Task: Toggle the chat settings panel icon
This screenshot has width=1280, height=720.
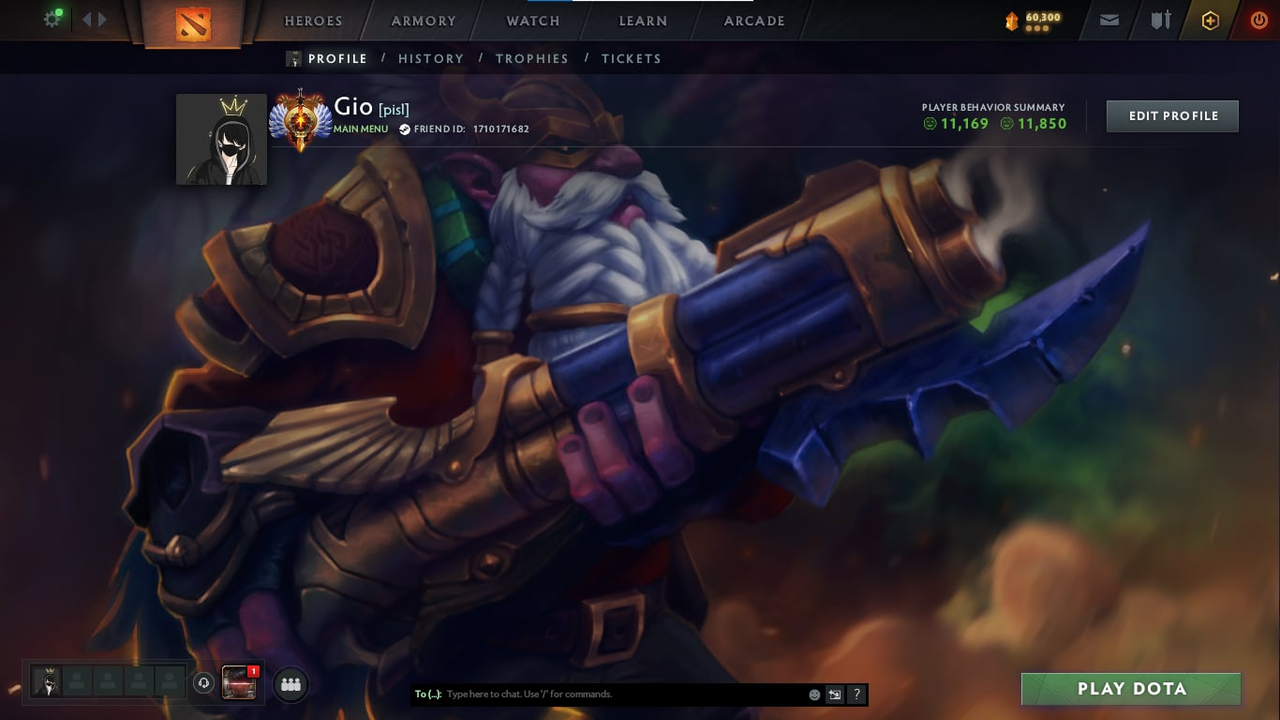Action: tap(835, 694)
